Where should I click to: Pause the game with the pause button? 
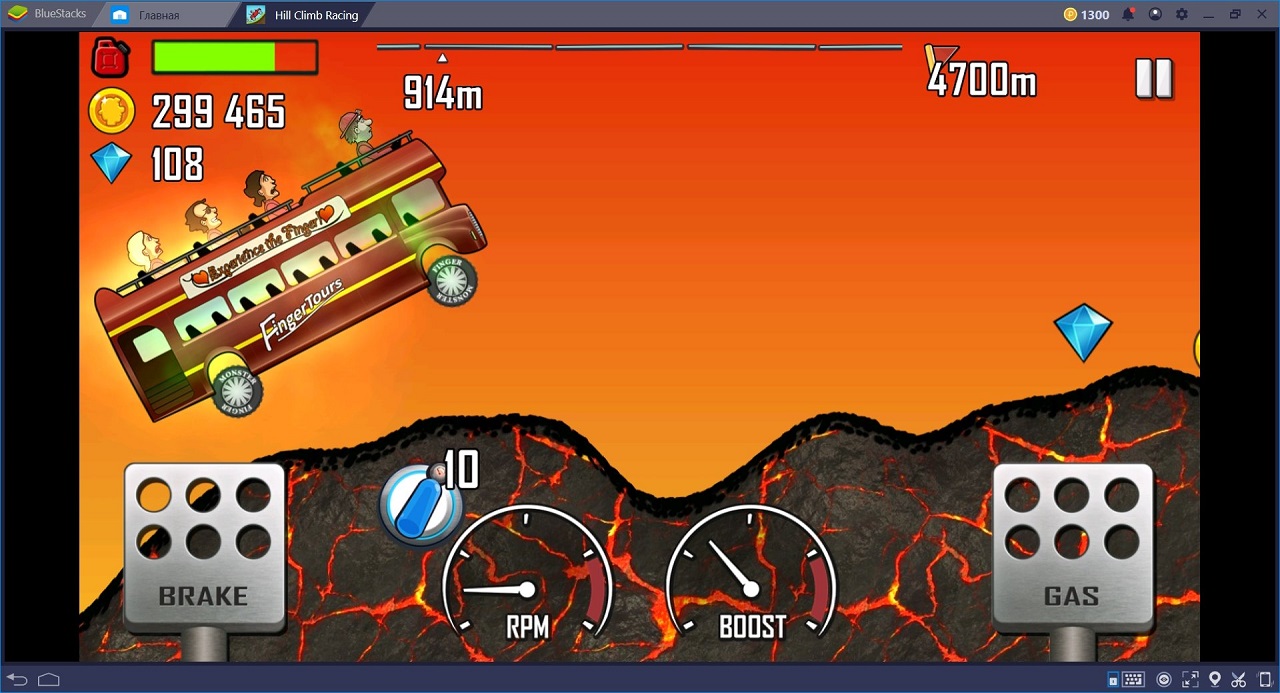pos(1153,78)
